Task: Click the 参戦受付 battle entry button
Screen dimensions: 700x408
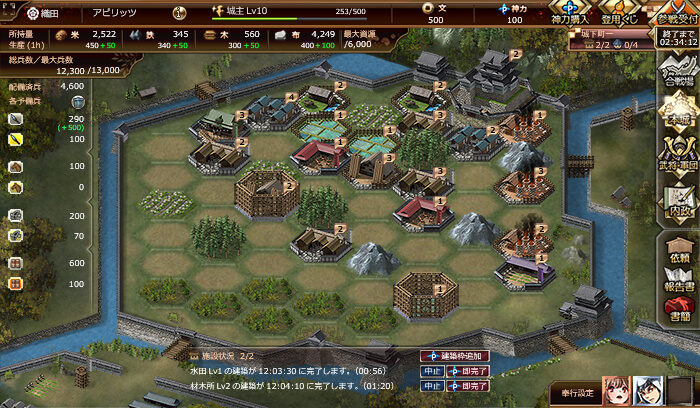Action: (673, 13)
